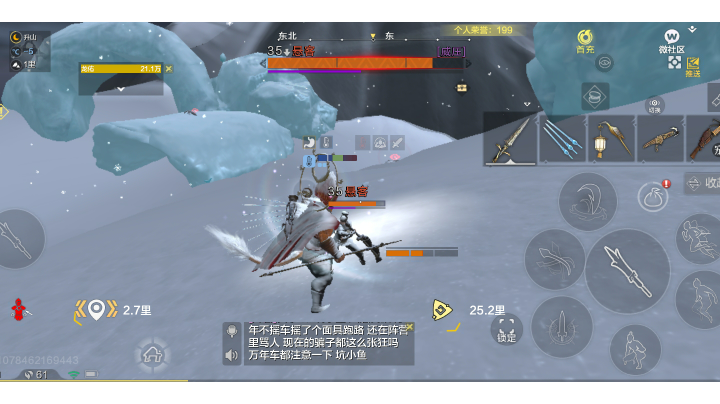Select the sword weapon slot
The width and height of the screenshot is (720, 404).
tap(510, 138)
